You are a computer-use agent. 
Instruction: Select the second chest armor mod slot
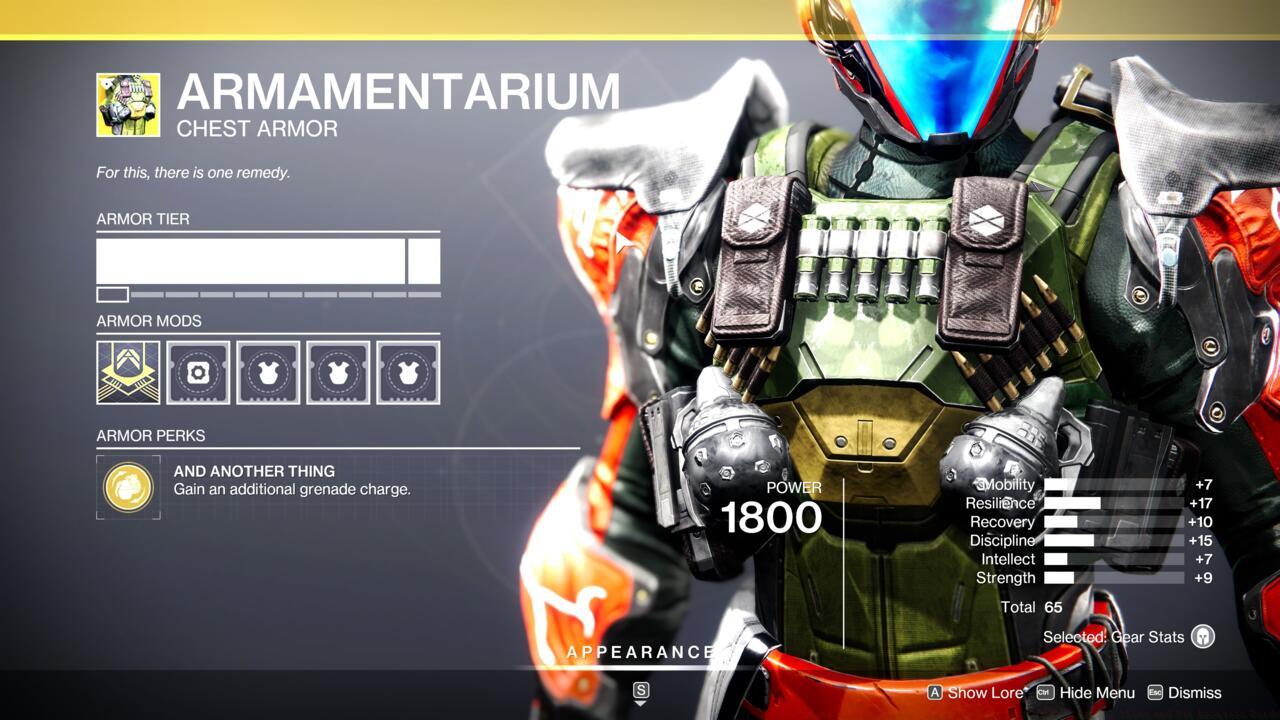click(338, 371)
